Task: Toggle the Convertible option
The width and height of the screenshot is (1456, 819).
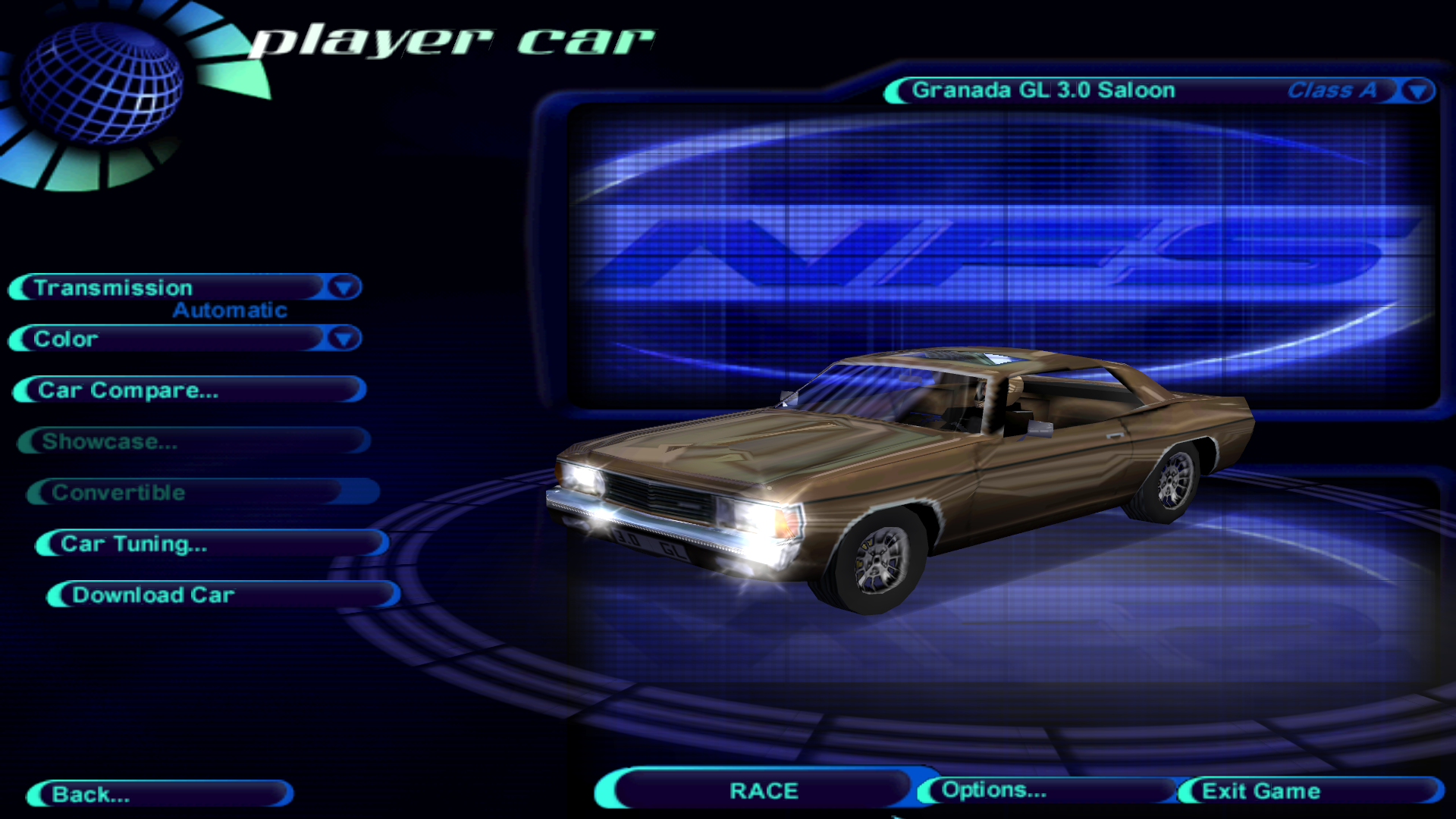Action: [x=203, y=493]
